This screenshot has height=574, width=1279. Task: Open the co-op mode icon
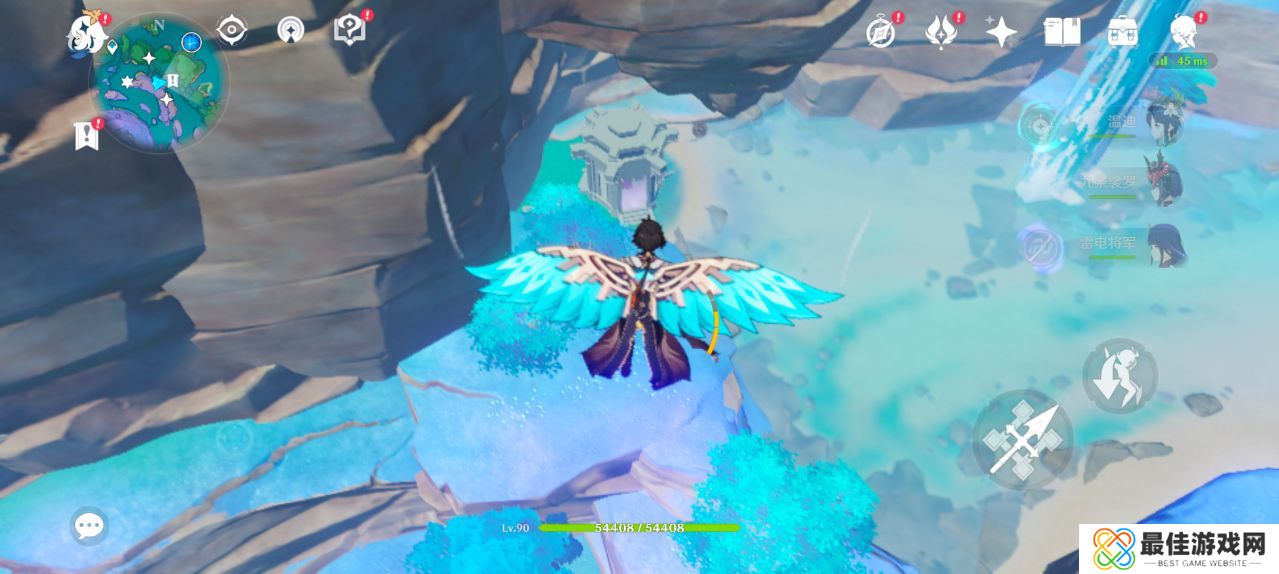click(290, 31)
